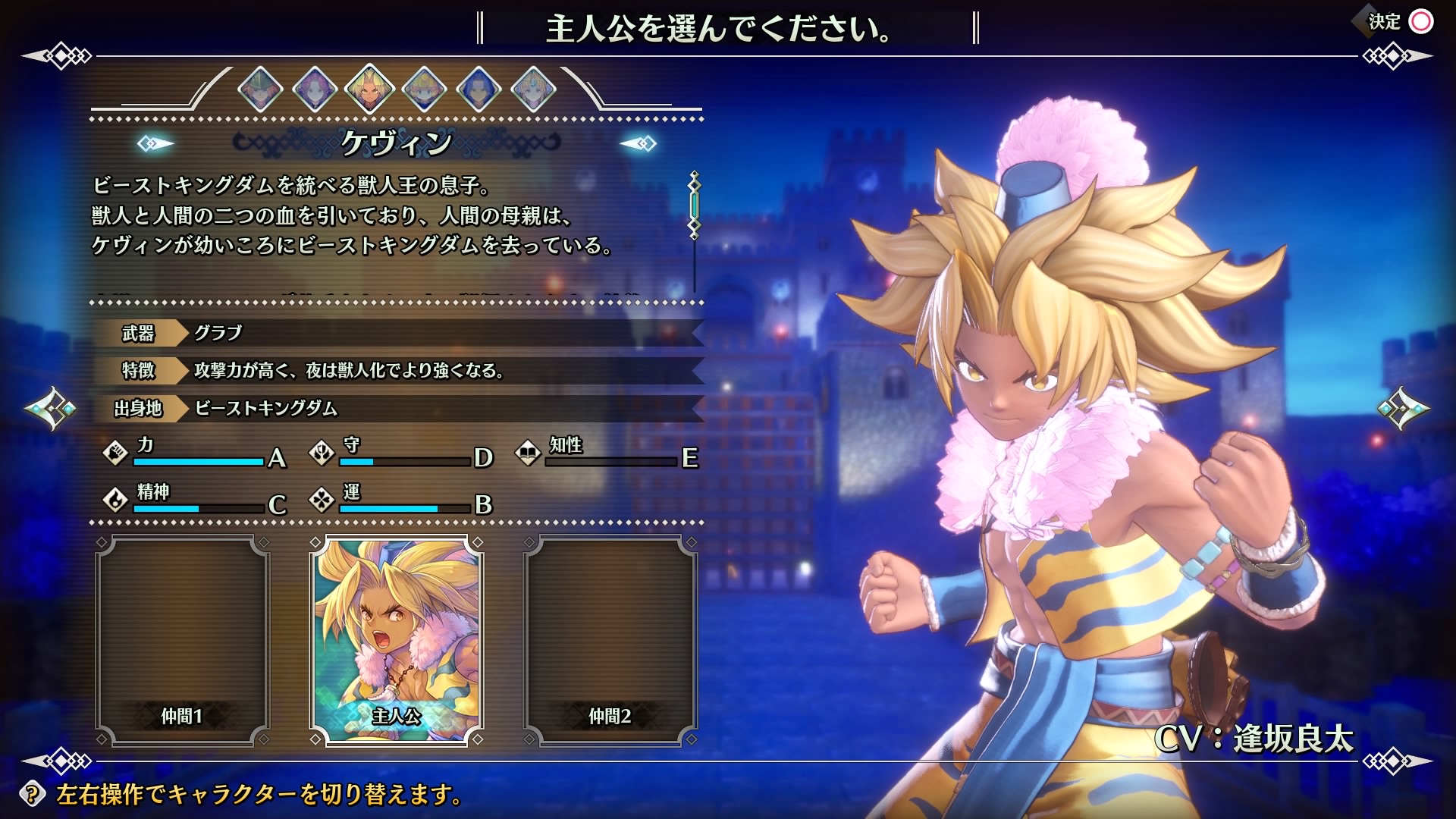Switch to previous character with left screen-edge arrow
This screenshot has width=1456, height=819.
tap(50, 409)
